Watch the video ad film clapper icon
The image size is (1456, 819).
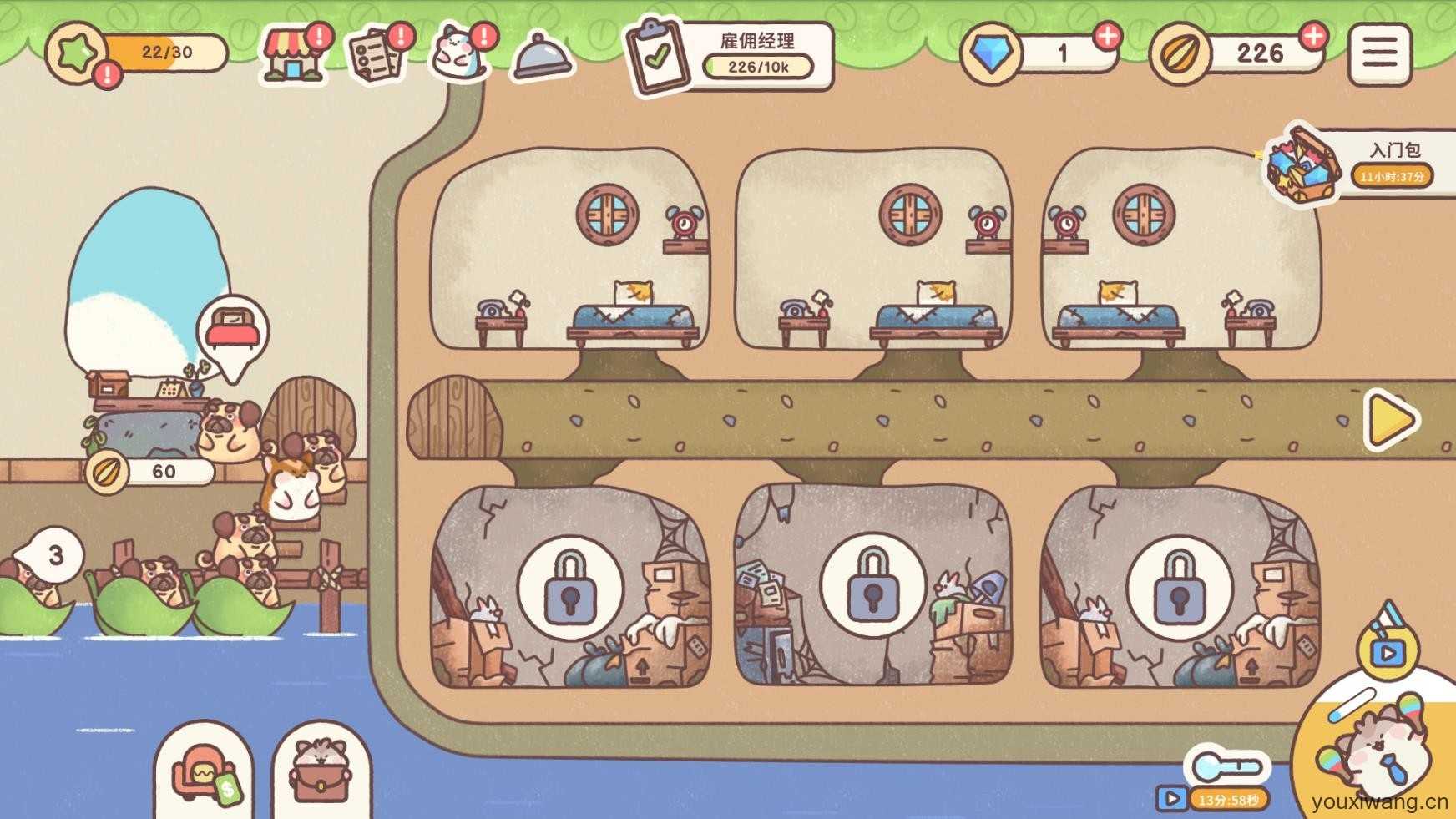pyautogui.click(x=1388, y=643)
